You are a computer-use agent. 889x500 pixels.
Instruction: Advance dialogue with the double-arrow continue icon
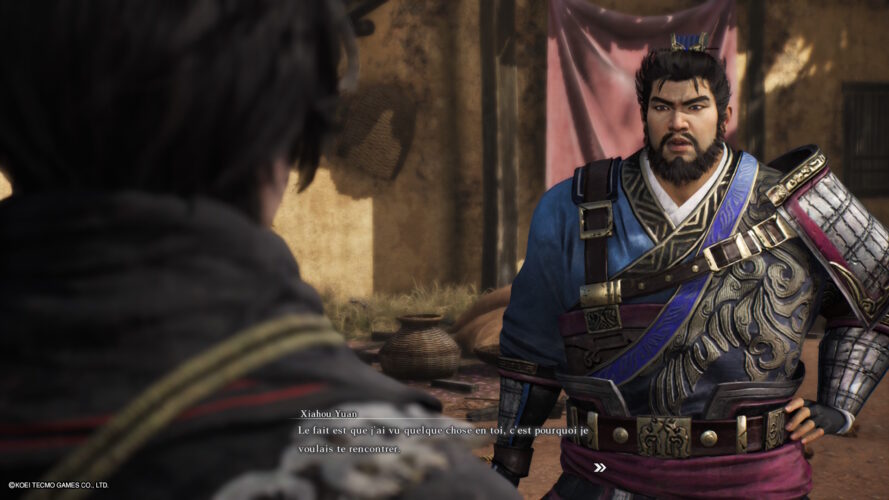599,467
